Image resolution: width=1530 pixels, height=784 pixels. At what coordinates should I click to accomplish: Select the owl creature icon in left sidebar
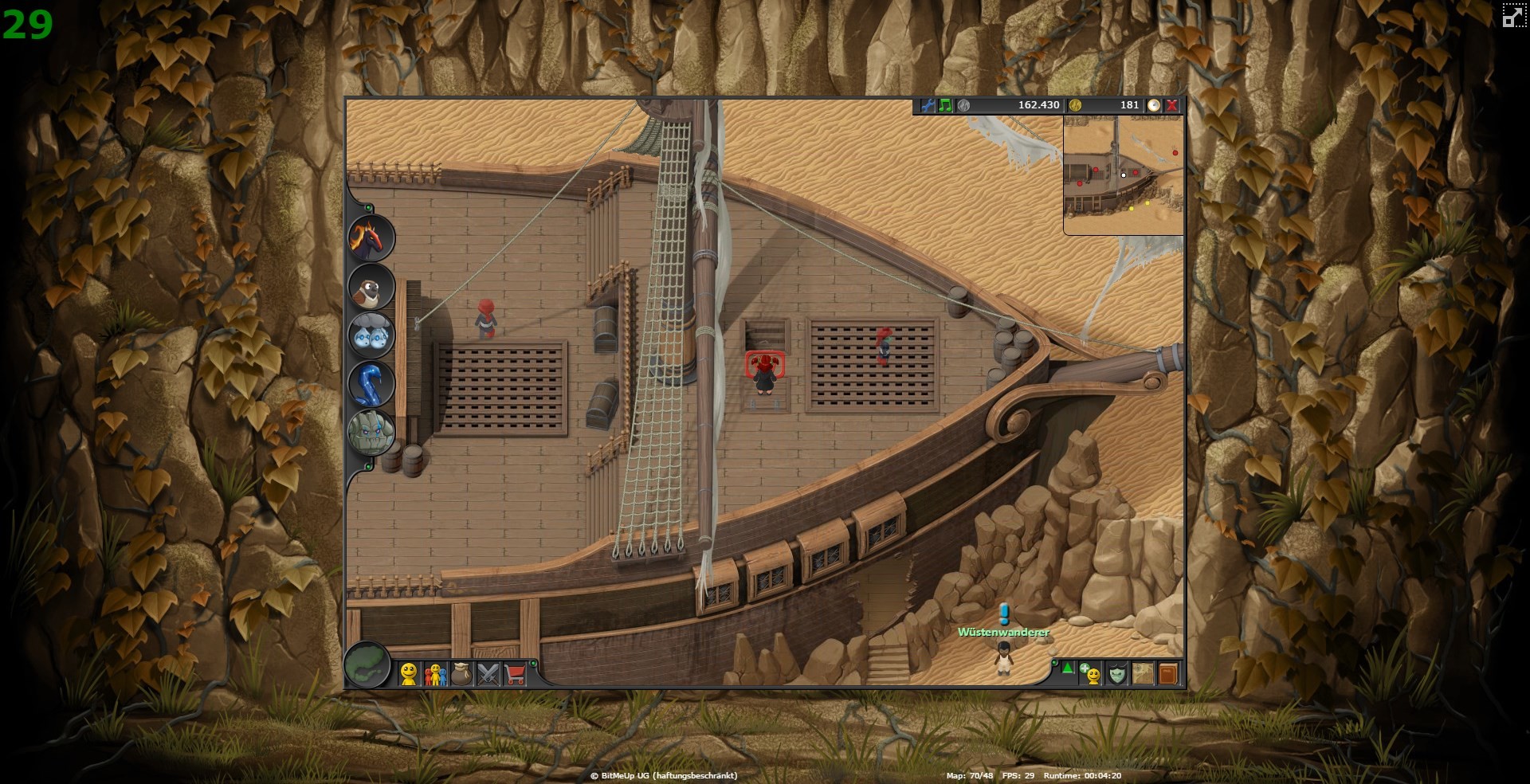pos(371,288)
